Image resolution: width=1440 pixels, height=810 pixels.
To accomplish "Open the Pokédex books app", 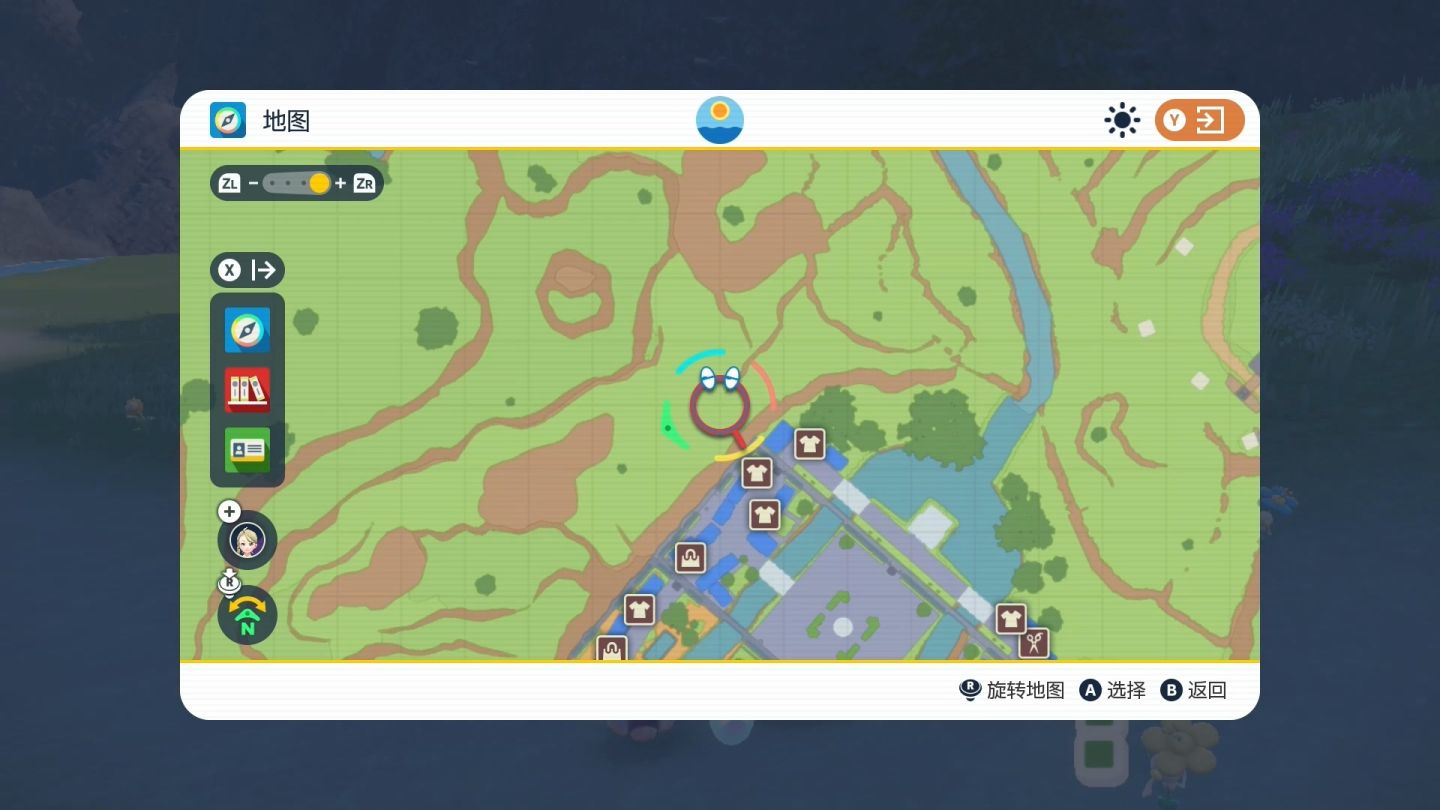I will (x=247, y=390).
